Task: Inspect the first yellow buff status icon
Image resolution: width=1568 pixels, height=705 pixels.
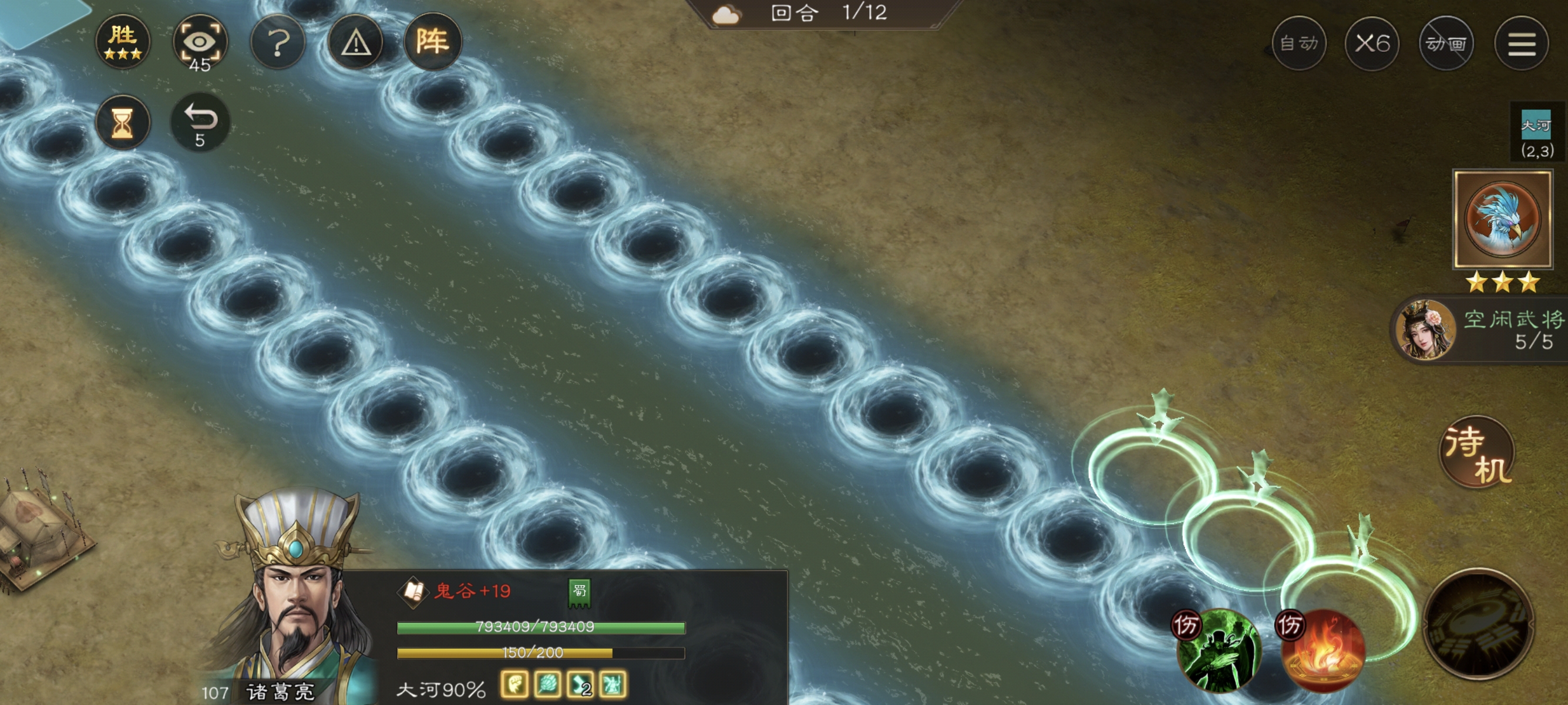Action: tap(514, 685)
